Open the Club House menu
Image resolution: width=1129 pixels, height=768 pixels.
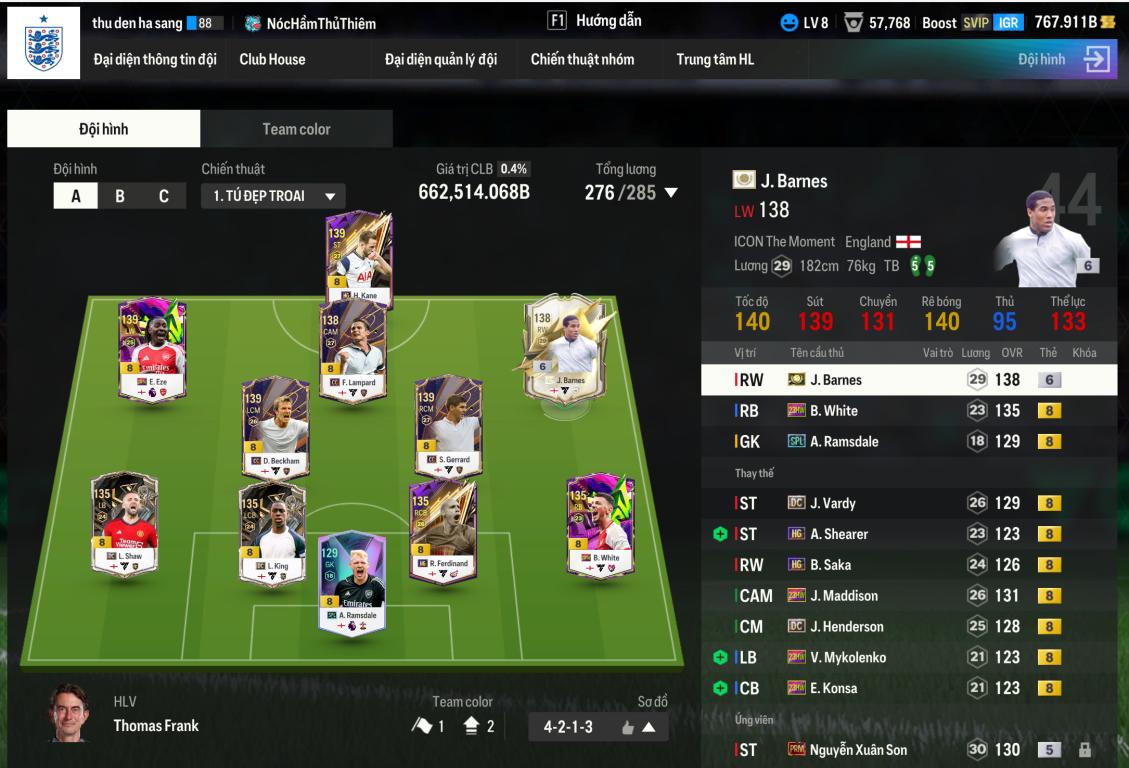(272, 59)
